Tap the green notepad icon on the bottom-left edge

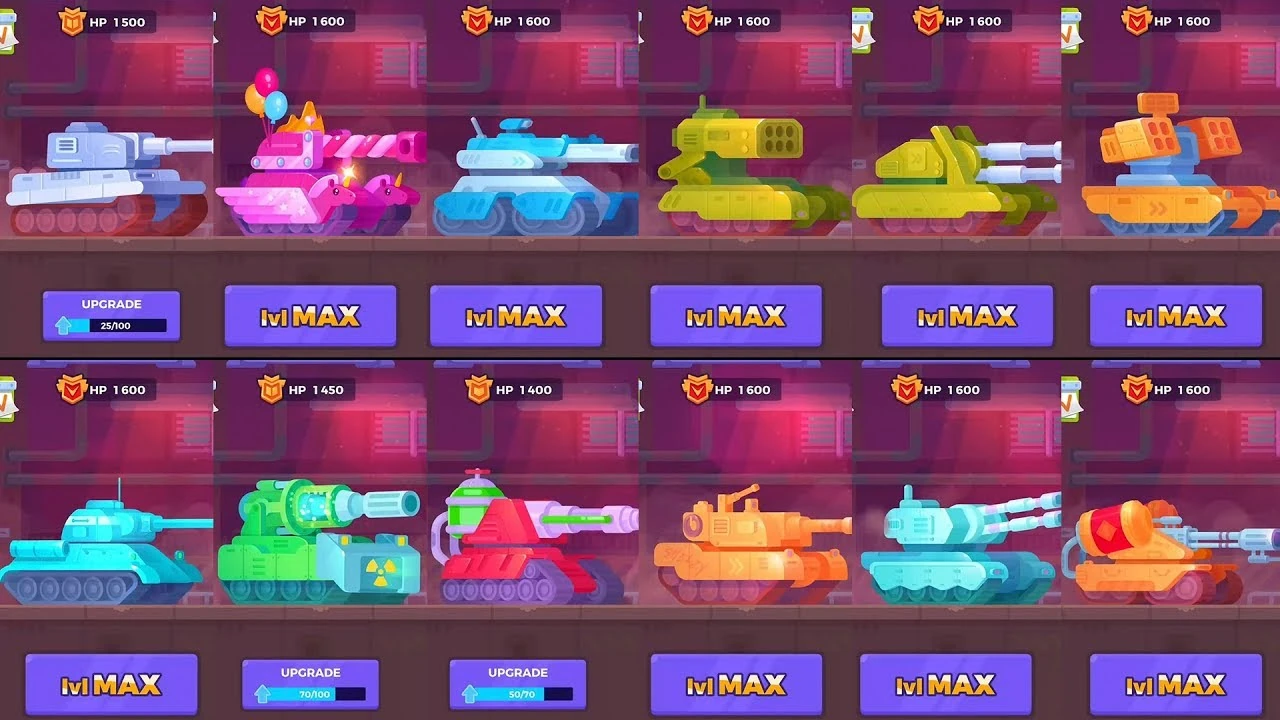(x=8, y=400)
